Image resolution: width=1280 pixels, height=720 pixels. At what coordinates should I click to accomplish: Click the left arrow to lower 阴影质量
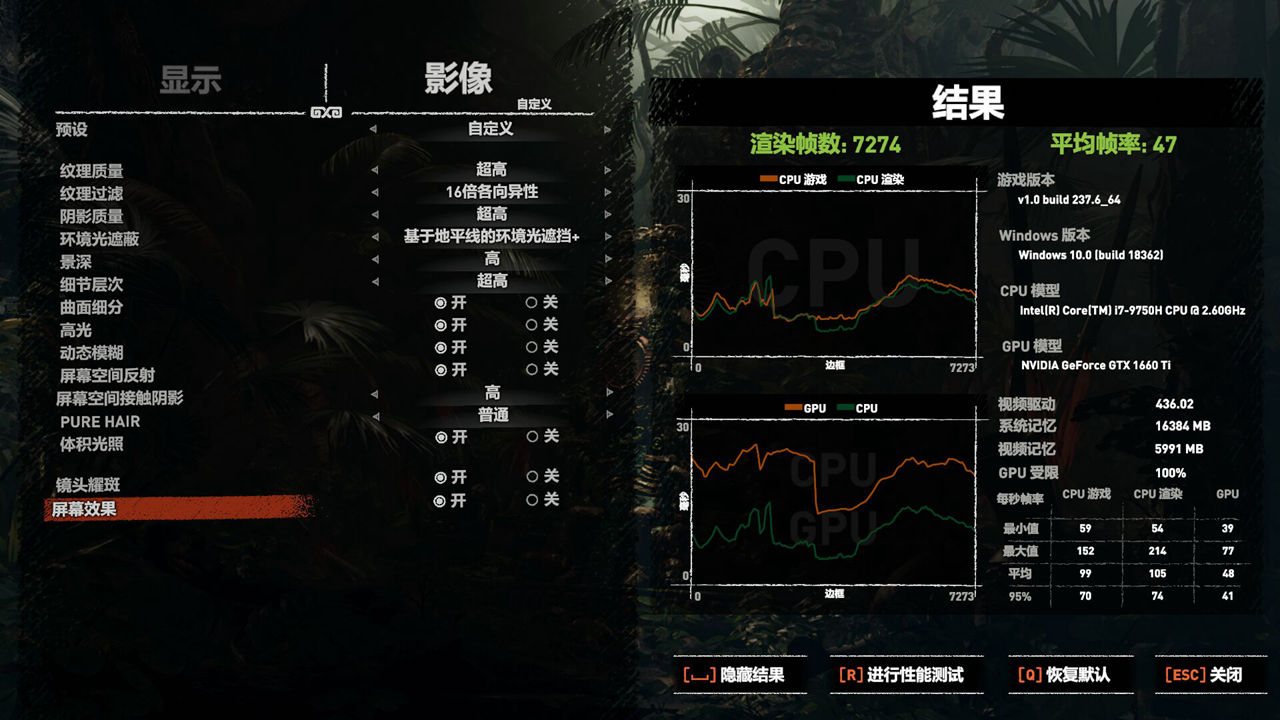(374, 214)
